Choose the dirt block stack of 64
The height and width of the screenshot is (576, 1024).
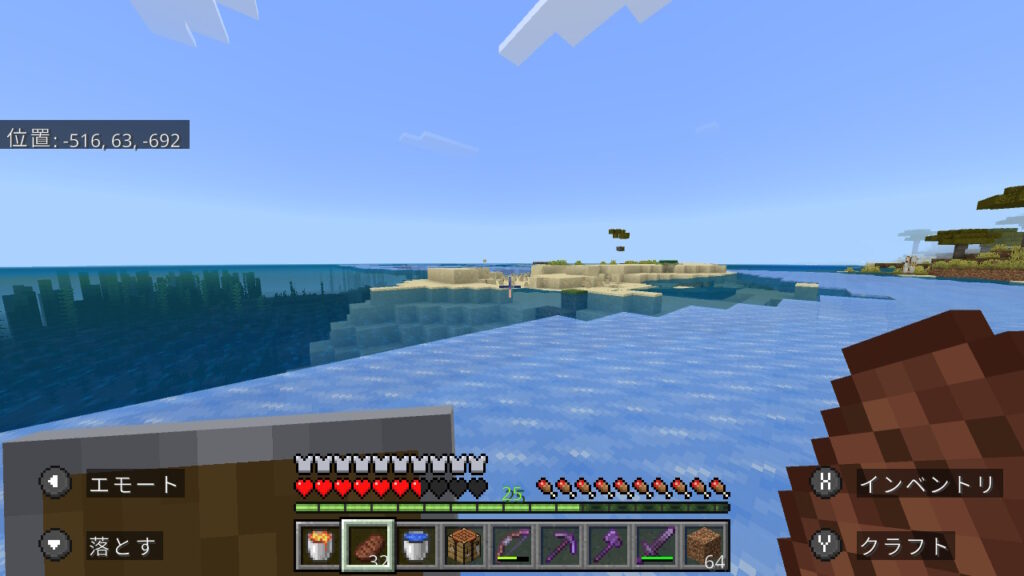click(x=703, y=546)
